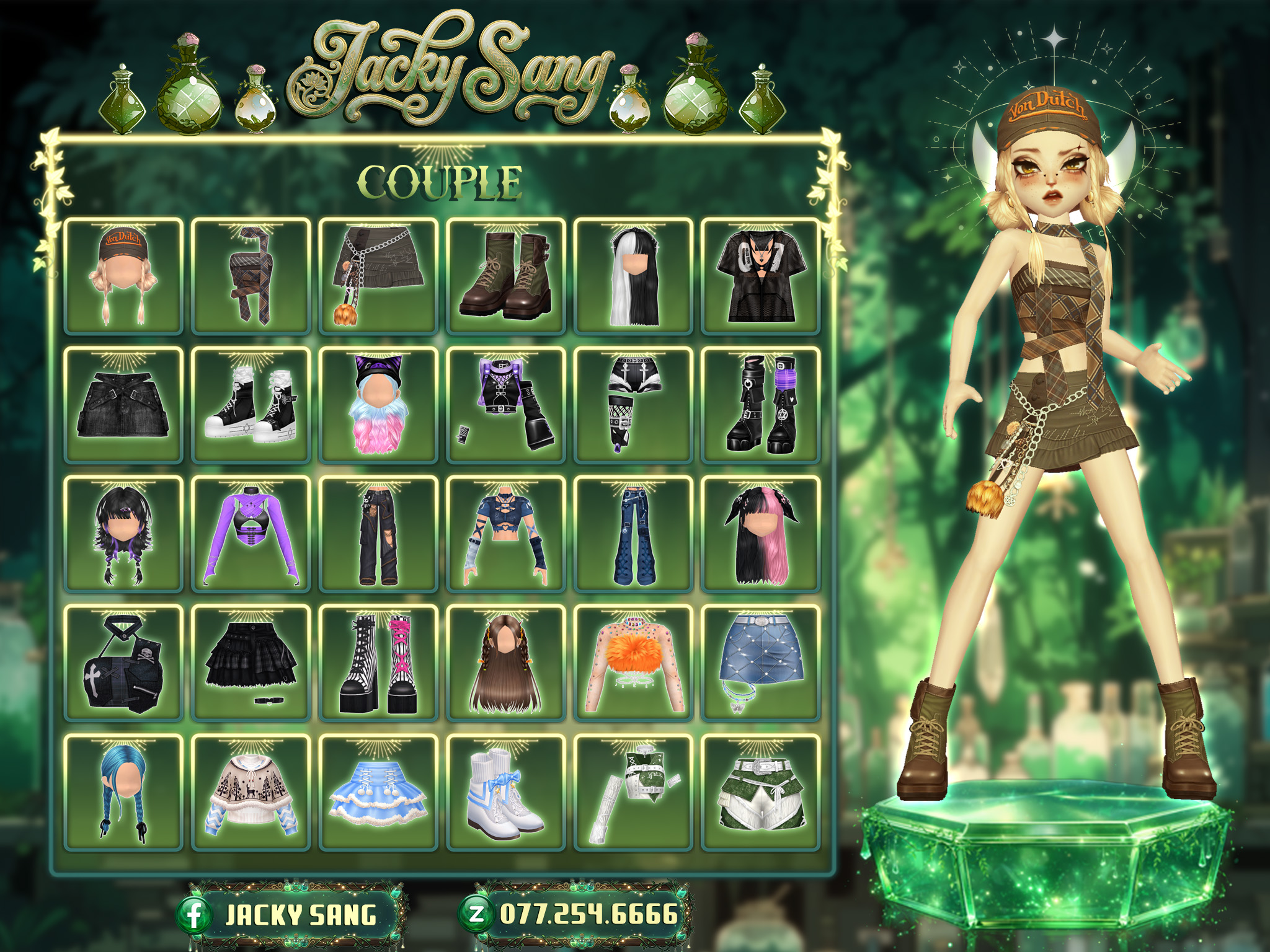Select the black tiered ruffle skirt
Image resolution: width=1270 pixels, height=952 pixels.
[x=251, y=663]
